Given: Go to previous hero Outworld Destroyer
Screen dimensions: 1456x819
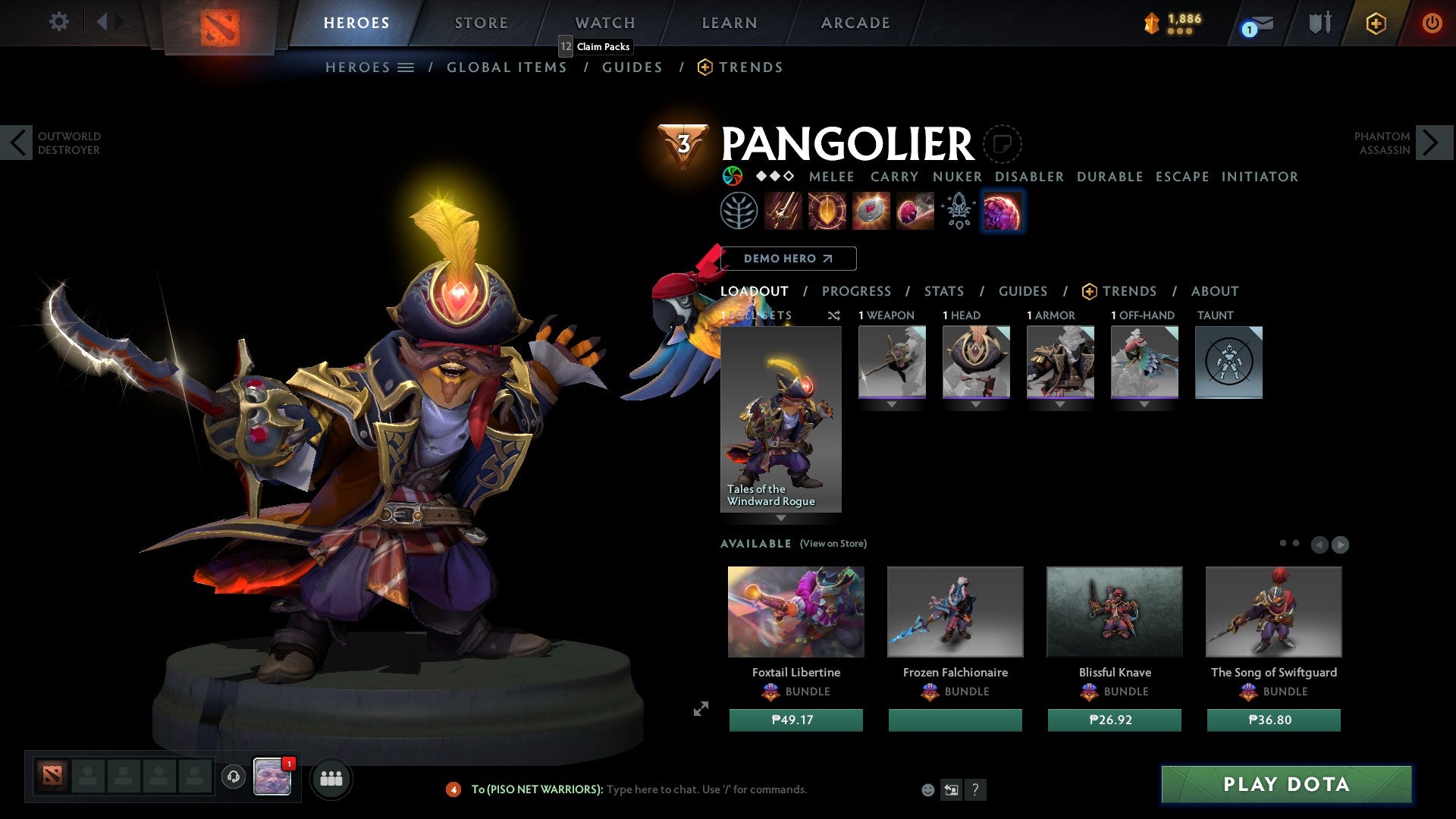Looking at the screenshot, I should pos(17,143).
